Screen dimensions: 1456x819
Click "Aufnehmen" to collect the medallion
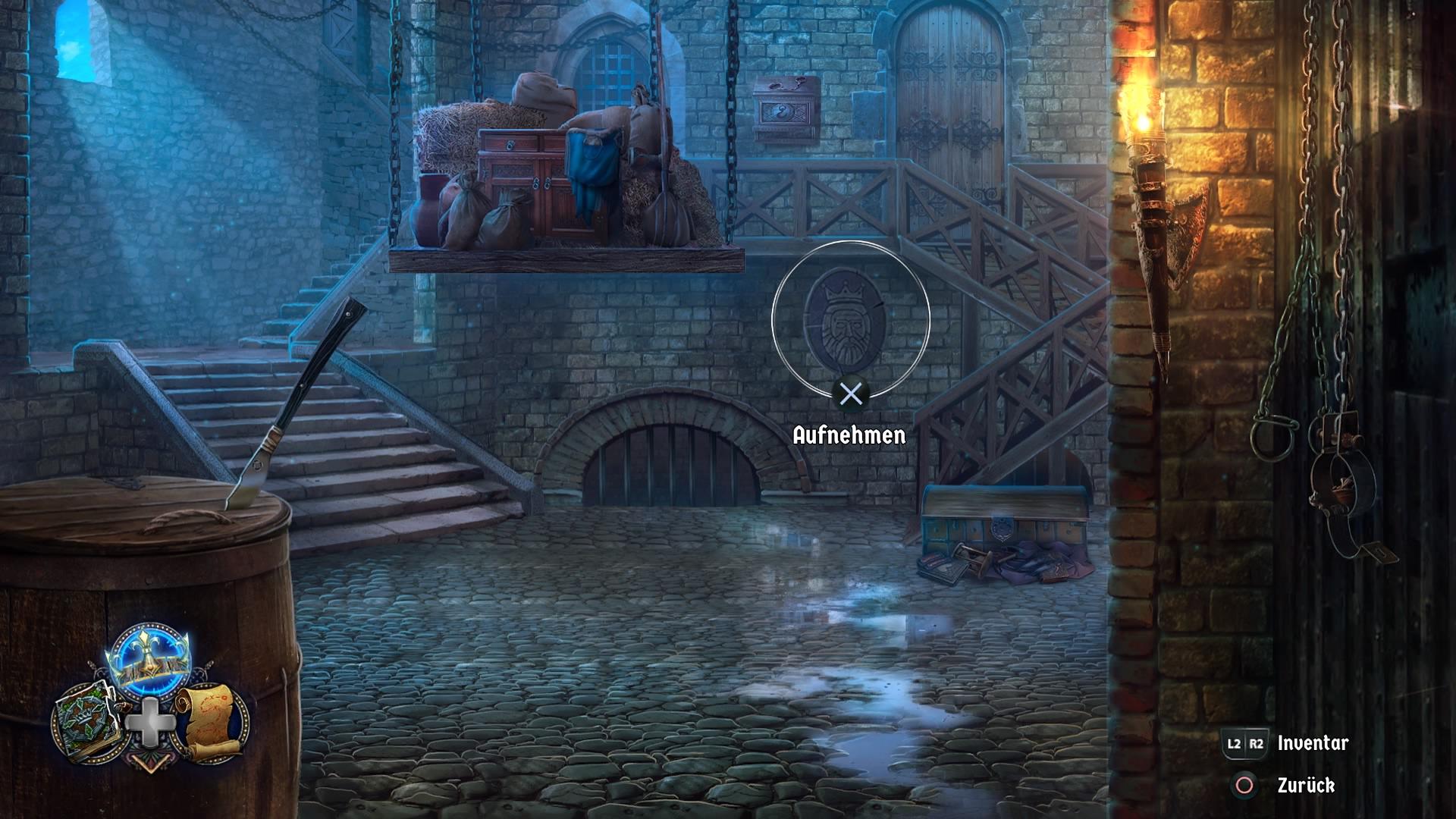848,435
